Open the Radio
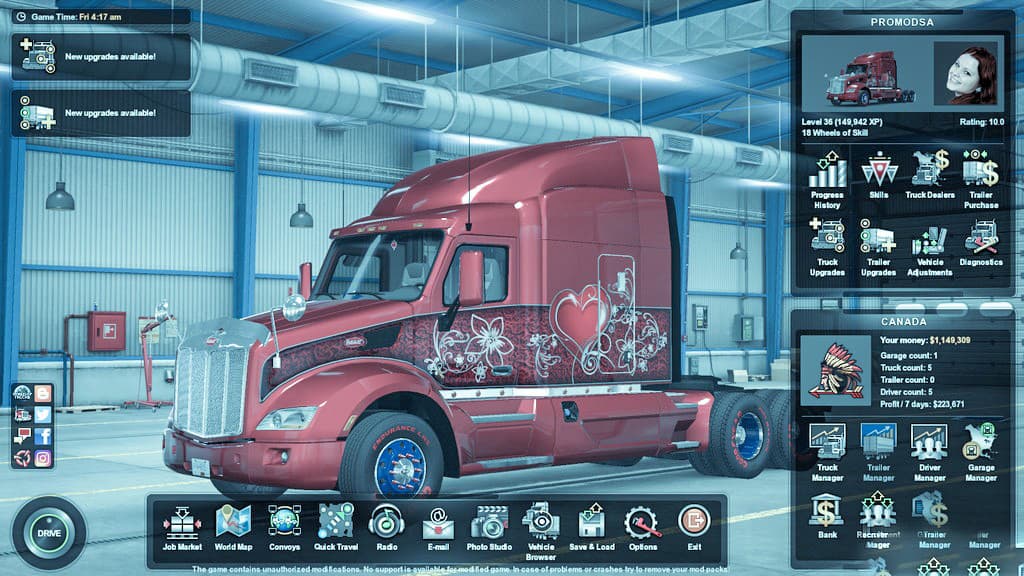This screenshot has width=1024, height=576. [x=386, y=527]
